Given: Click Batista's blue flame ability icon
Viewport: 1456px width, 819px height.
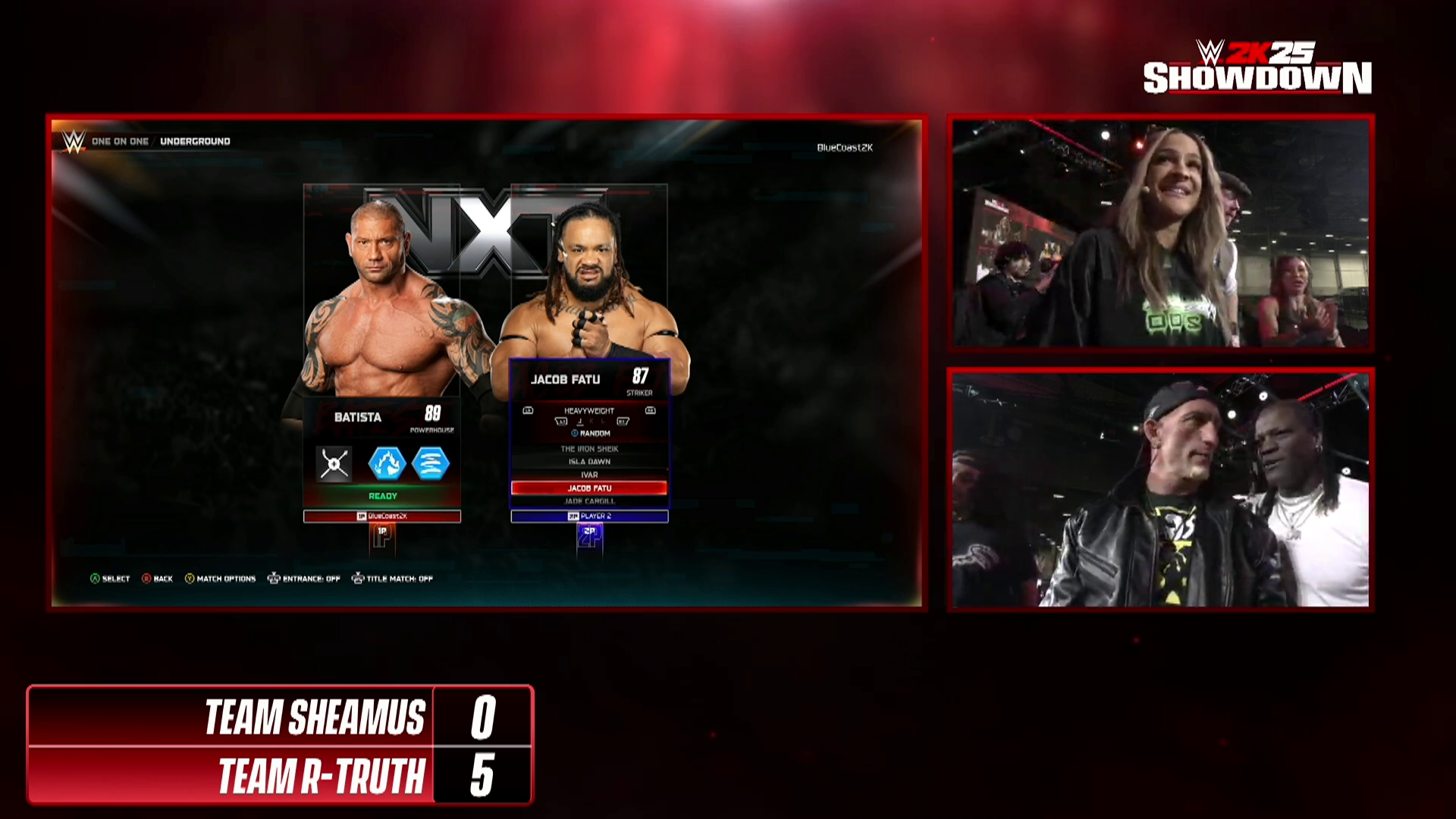Looking at the screenshot, I should click(387, 464).
